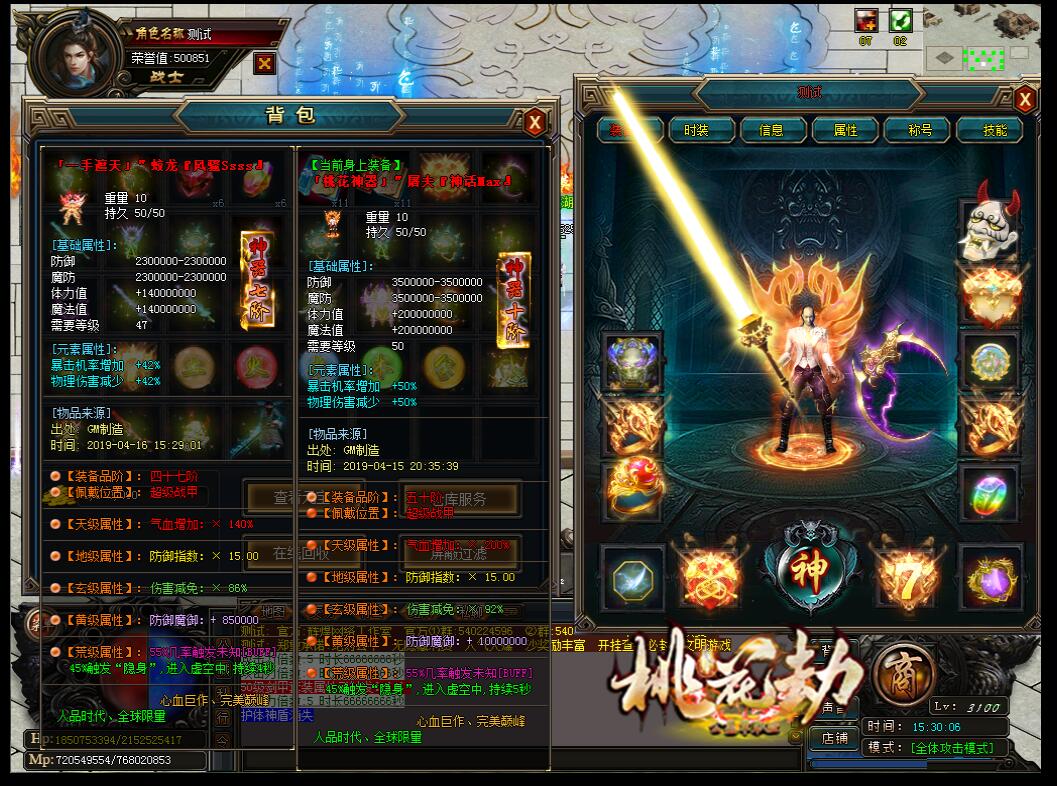Select the flaming number 7 slot

(906, 580)
